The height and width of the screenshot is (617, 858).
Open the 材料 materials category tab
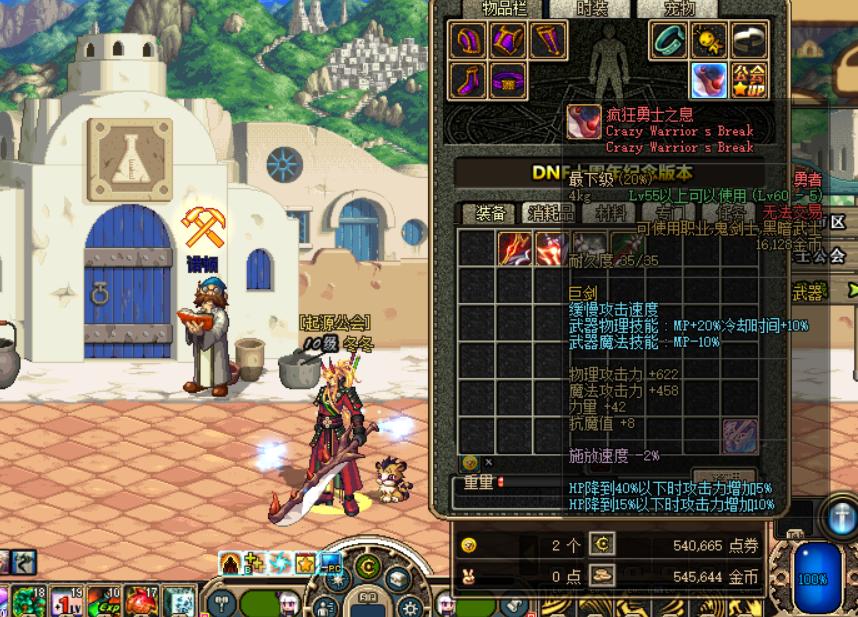tap(610, 213)
